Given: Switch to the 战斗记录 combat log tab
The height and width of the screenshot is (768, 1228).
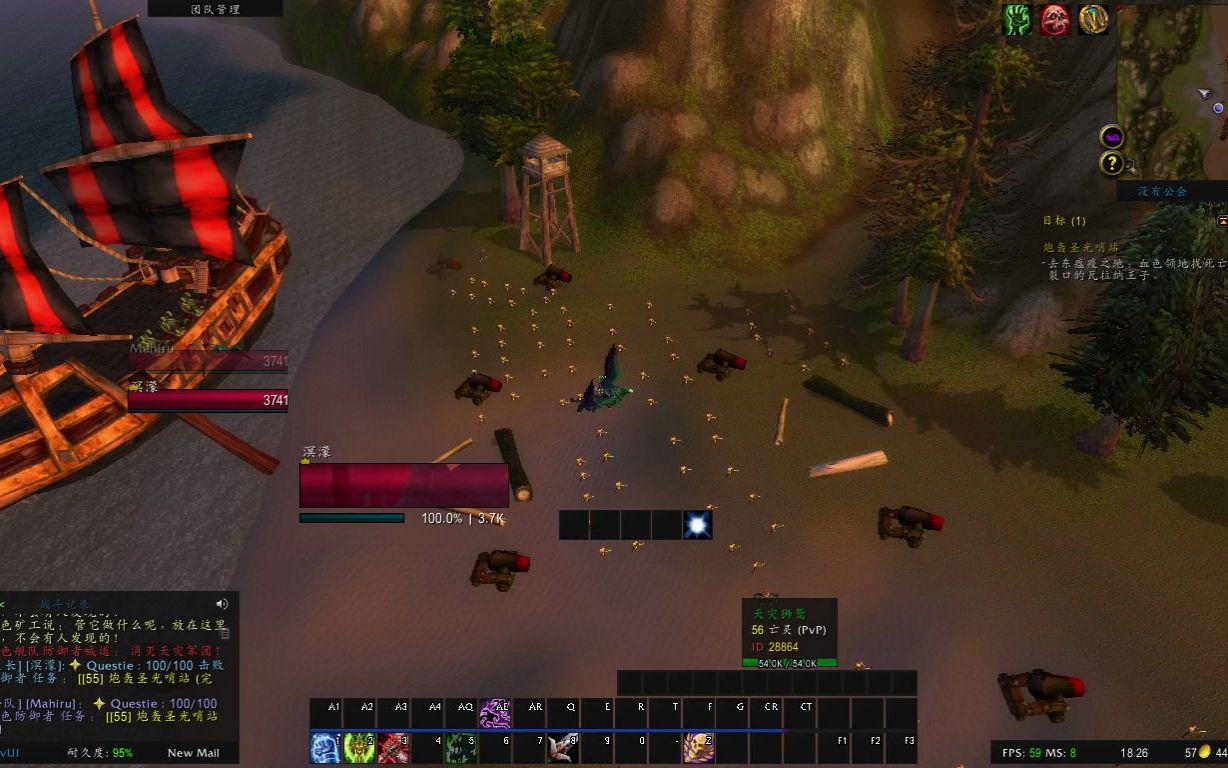Looking at the screenshot, I should tap(64, 603).
